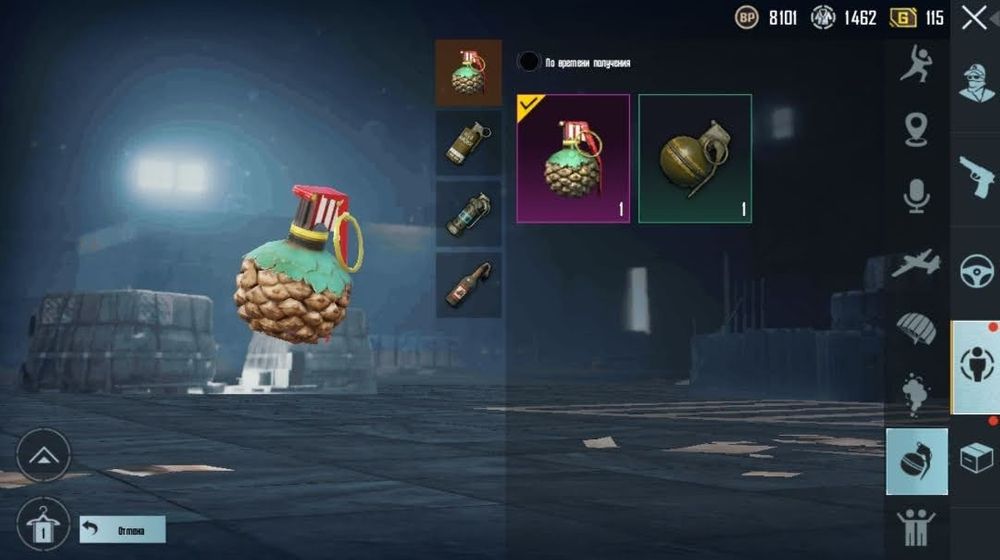Switch to the steering wheel vehicles tab

point(975,272)
